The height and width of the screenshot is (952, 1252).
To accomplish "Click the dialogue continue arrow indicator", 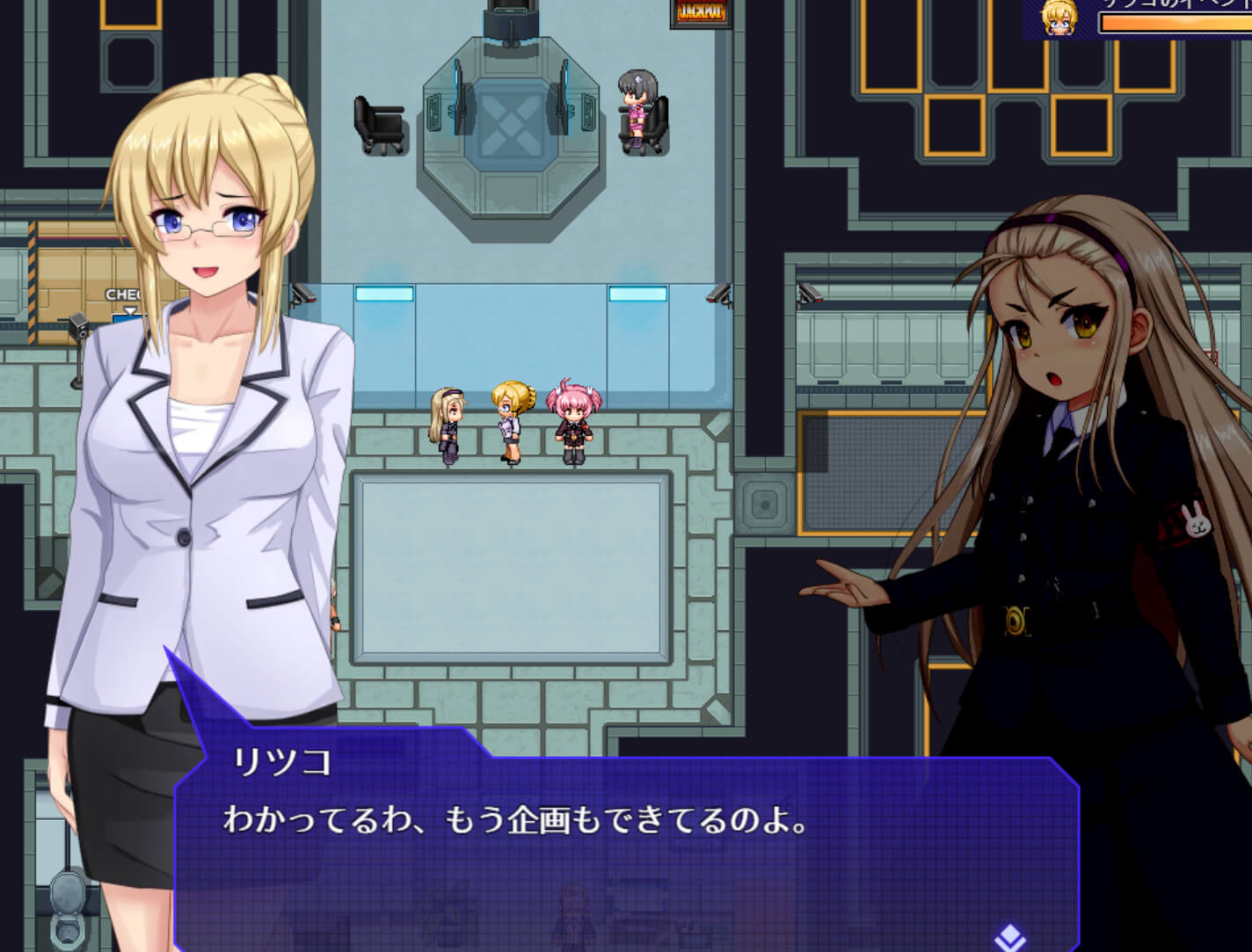I will click(1008, 937).
